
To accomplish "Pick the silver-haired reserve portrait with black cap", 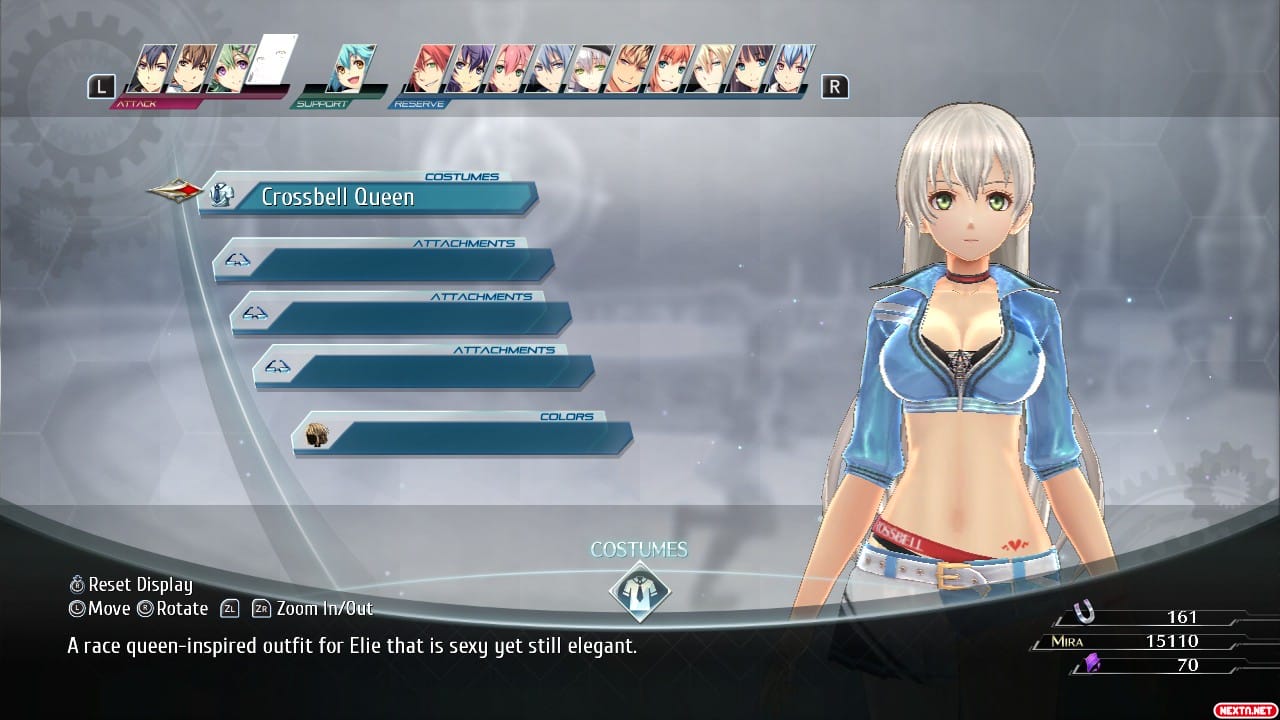I will [x=591, y=68].
